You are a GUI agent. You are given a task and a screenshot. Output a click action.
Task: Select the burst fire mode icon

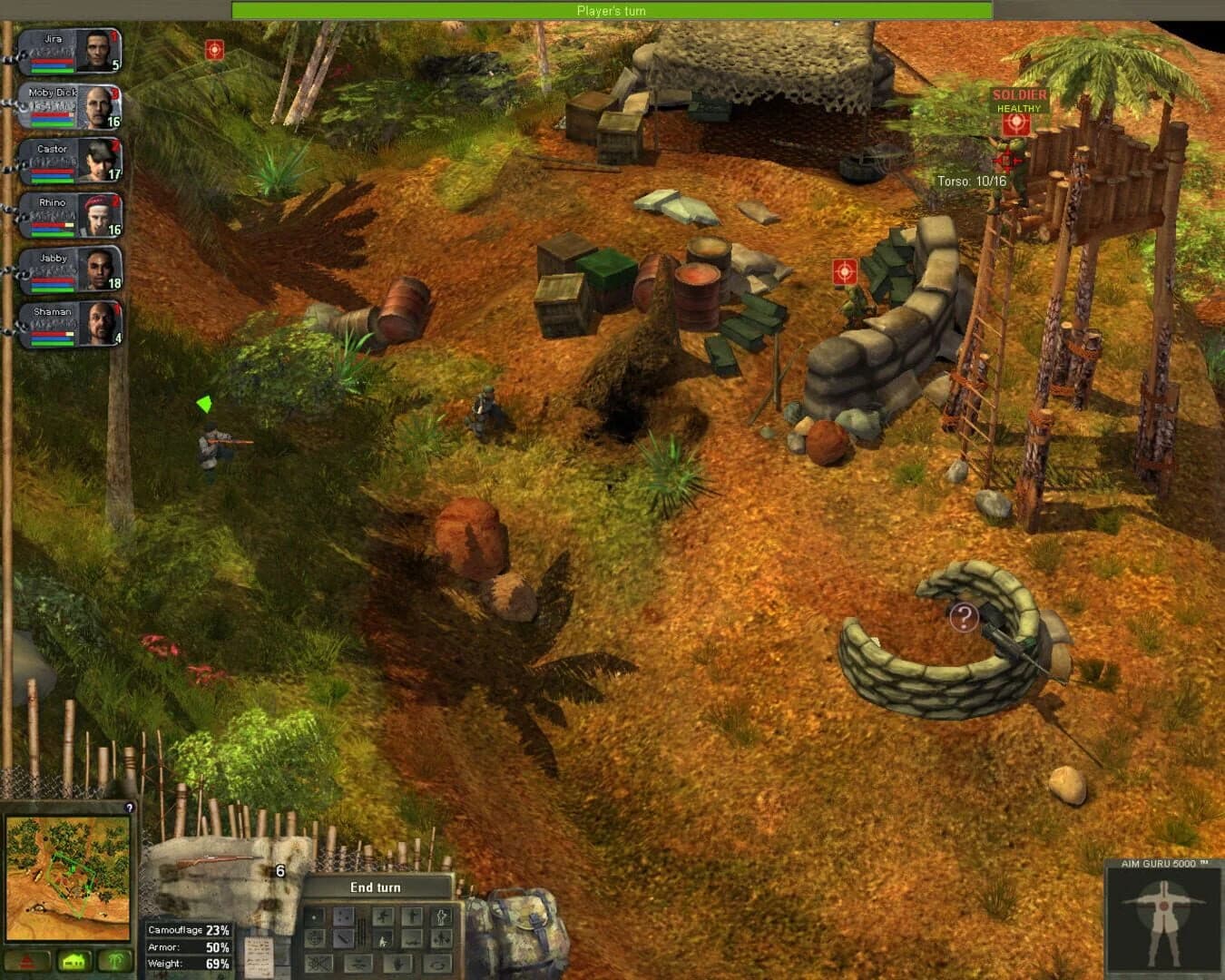(x=343, y=917)
